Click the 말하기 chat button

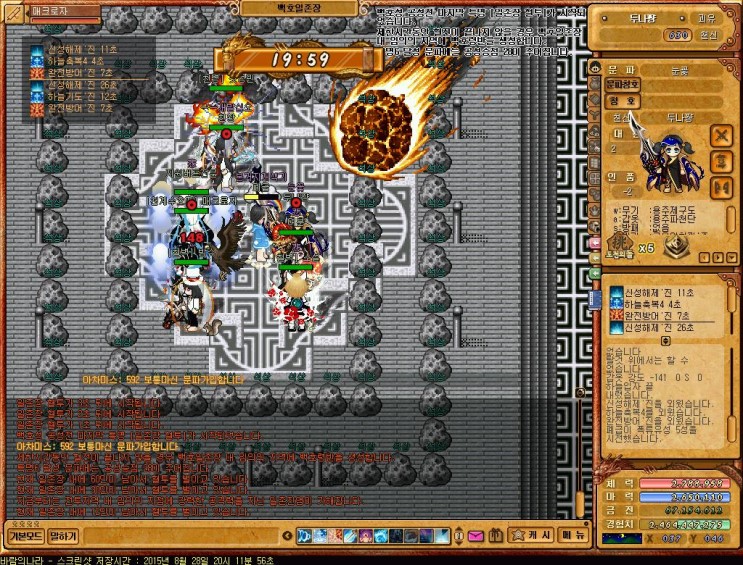click(64, 536)
